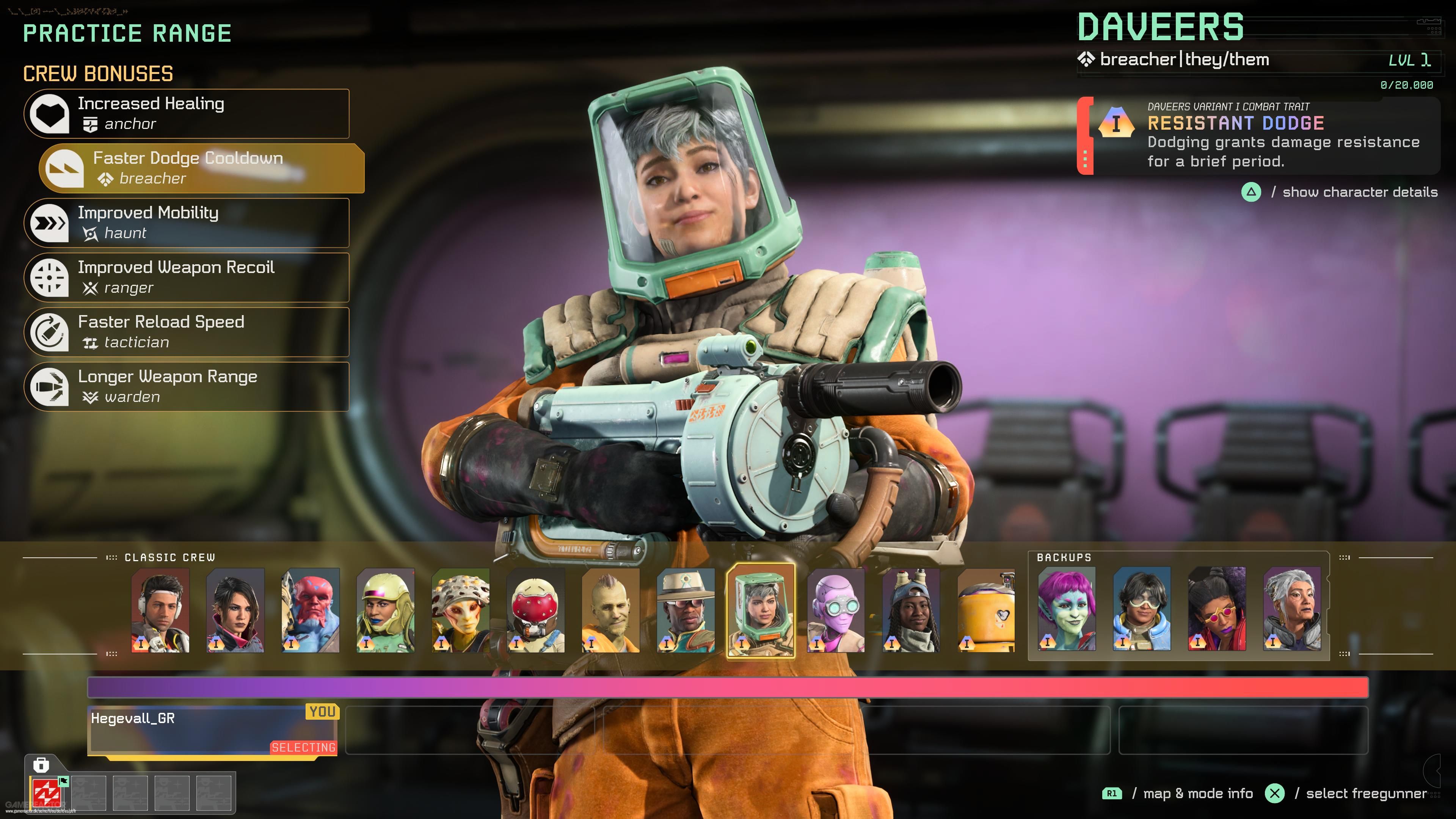The image size is (1456, 819).
Task: Select the Improved Mobility haunt bonus
Action: [187, 223]
